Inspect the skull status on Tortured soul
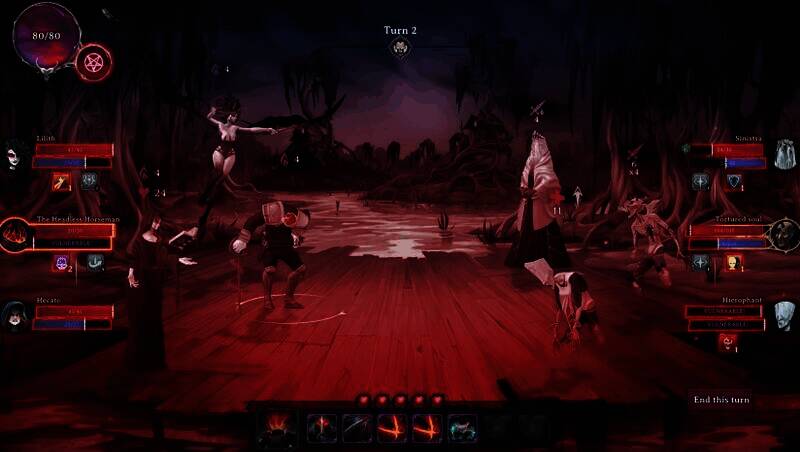The width and height of the screenshot is (800, 452). click(x=734, y=262)
